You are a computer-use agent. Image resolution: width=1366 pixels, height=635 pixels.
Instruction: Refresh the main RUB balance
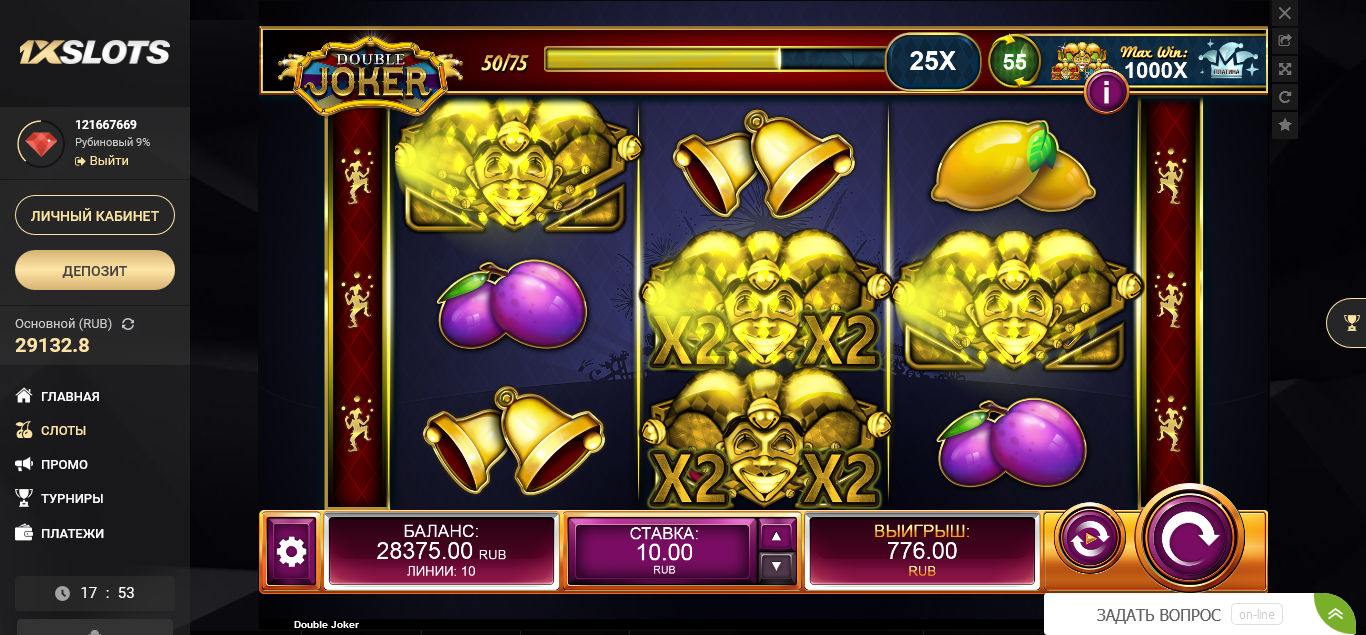click(128, 324)
